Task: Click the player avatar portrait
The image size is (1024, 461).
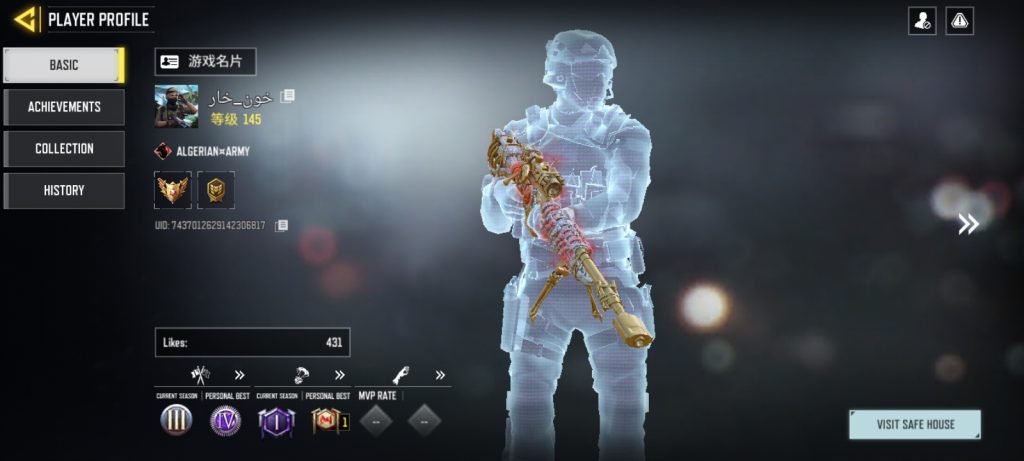Action: click(x=176, y=106)
